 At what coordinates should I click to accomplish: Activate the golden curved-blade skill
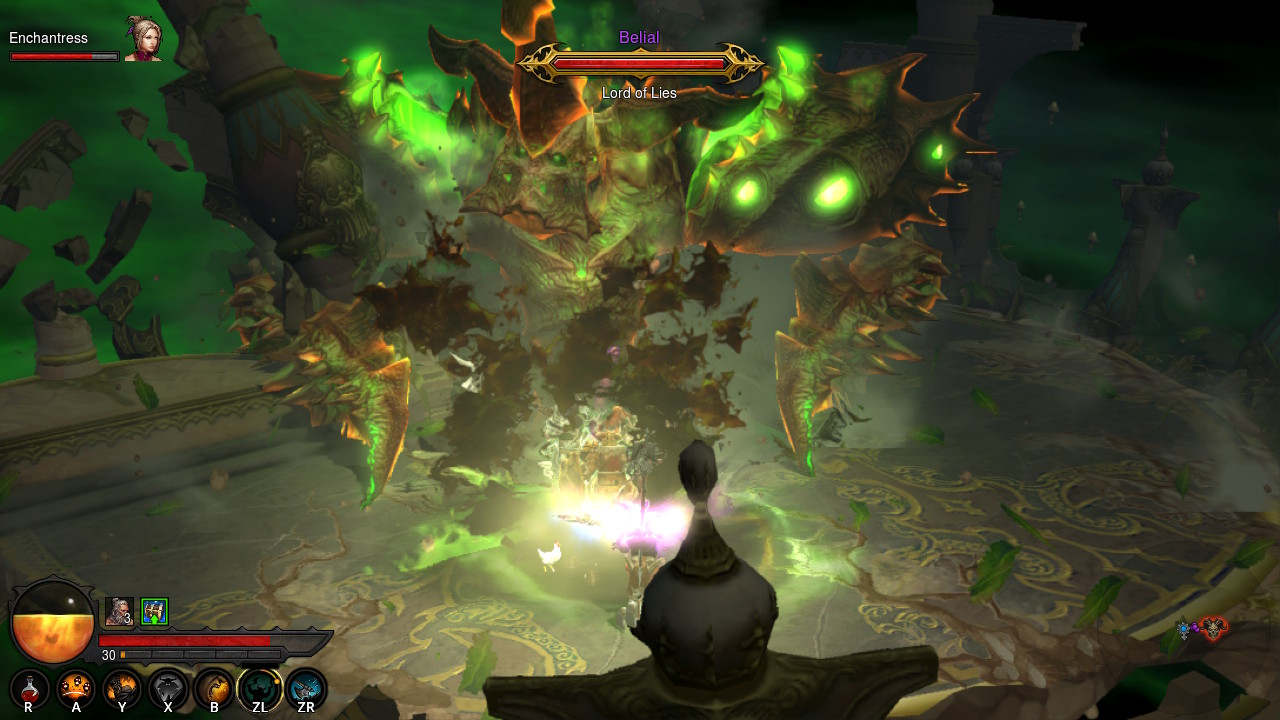click(214, 688)
